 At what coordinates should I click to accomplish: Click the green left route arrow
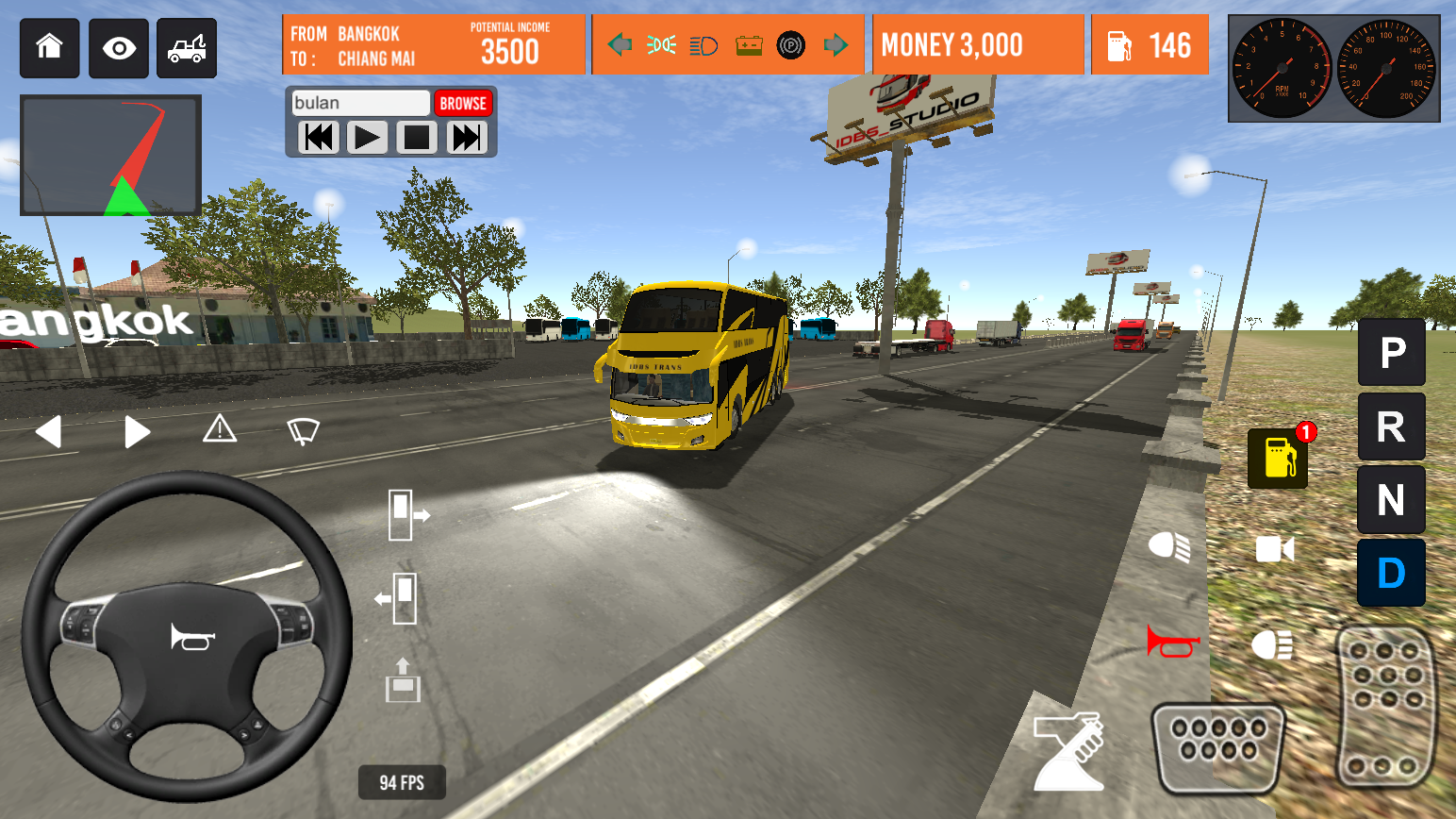[618, 43]
